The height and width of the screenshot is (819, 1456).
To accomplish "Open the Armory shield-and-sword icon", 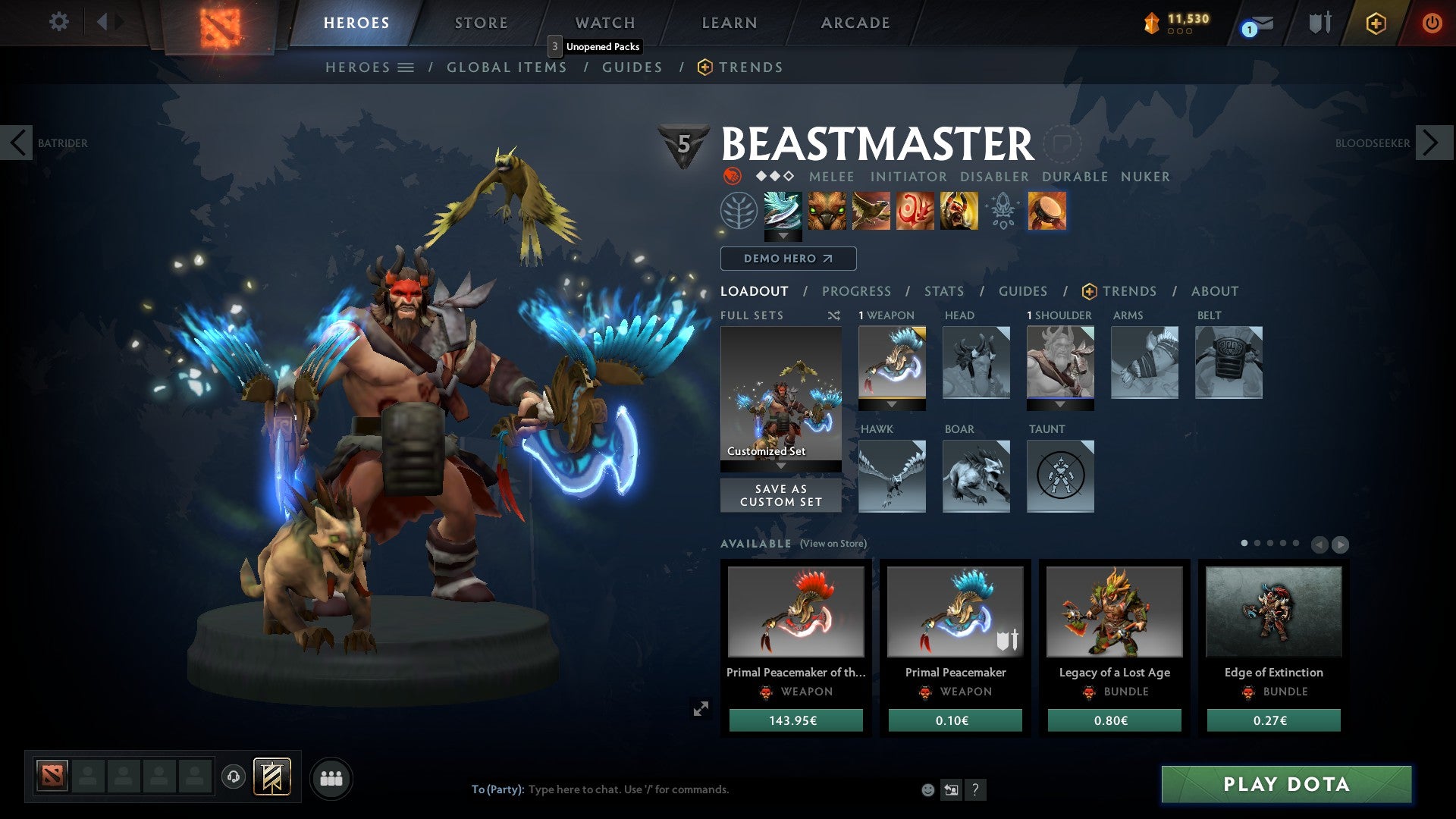I will point(1319,23).
